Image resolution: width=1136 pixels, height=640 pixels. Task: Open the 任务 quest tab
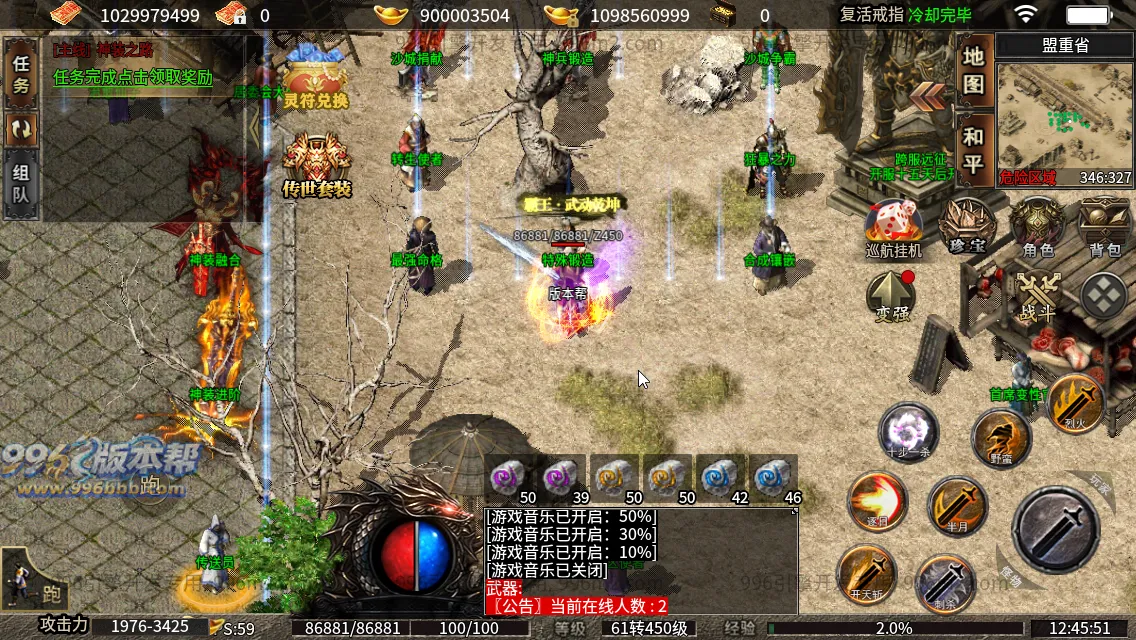[x=21, y=74]
